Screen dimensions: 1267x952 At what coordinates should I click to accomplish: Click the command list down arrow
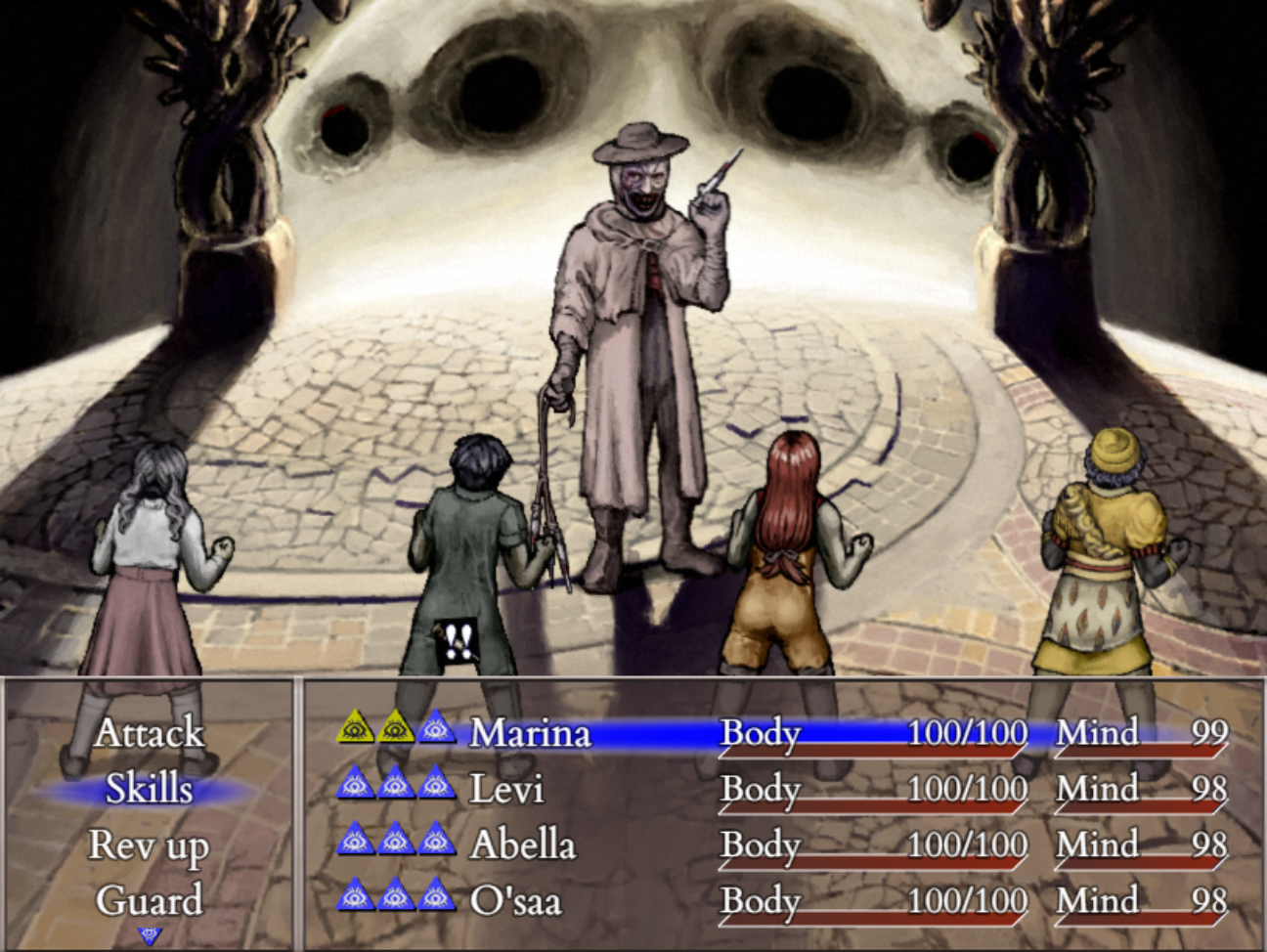[150, 935]
